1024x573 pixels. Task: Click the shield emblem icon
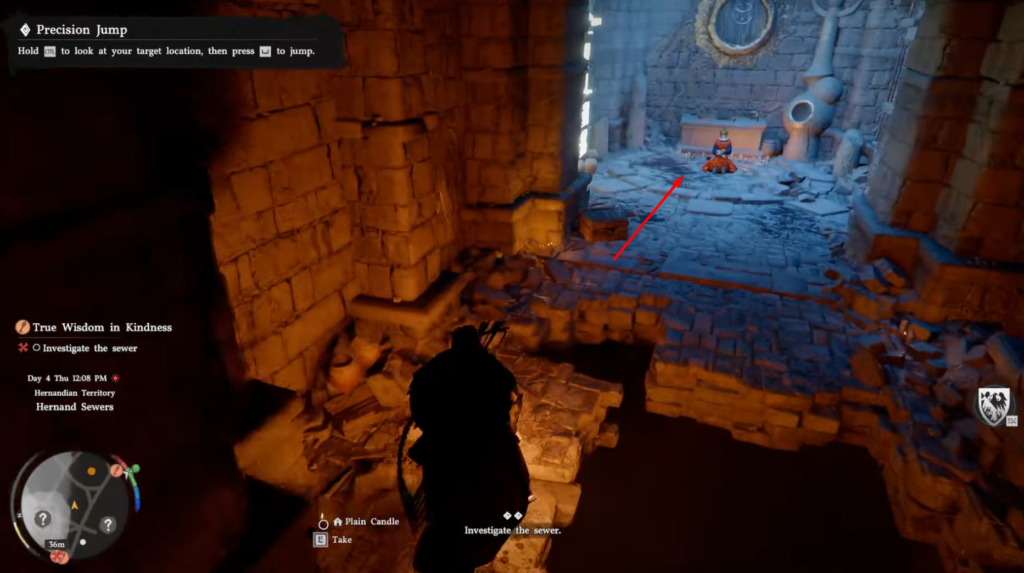tap(992, 406)
